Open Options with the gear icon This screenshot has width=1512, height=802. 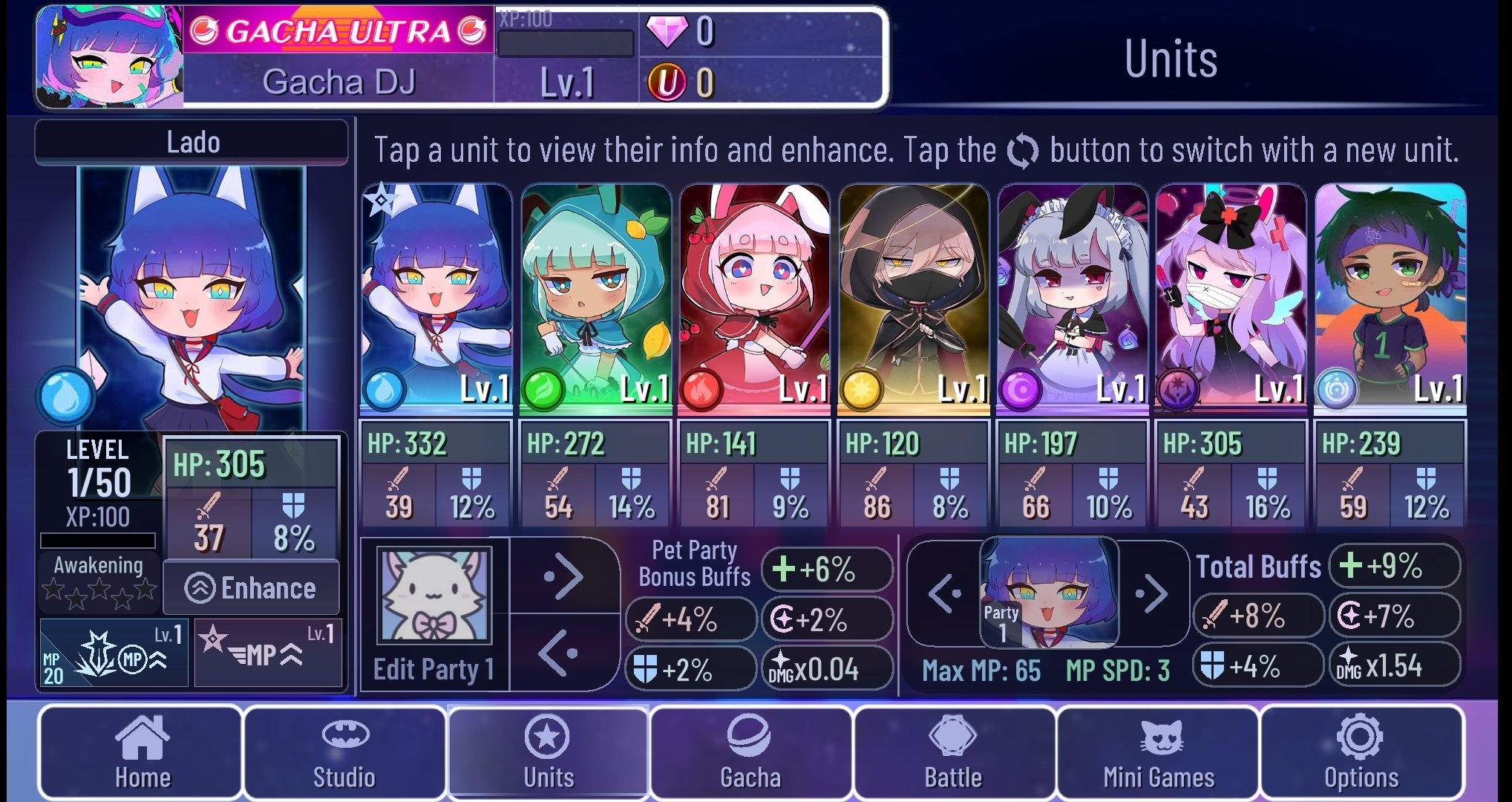[x=1360, y=753]
